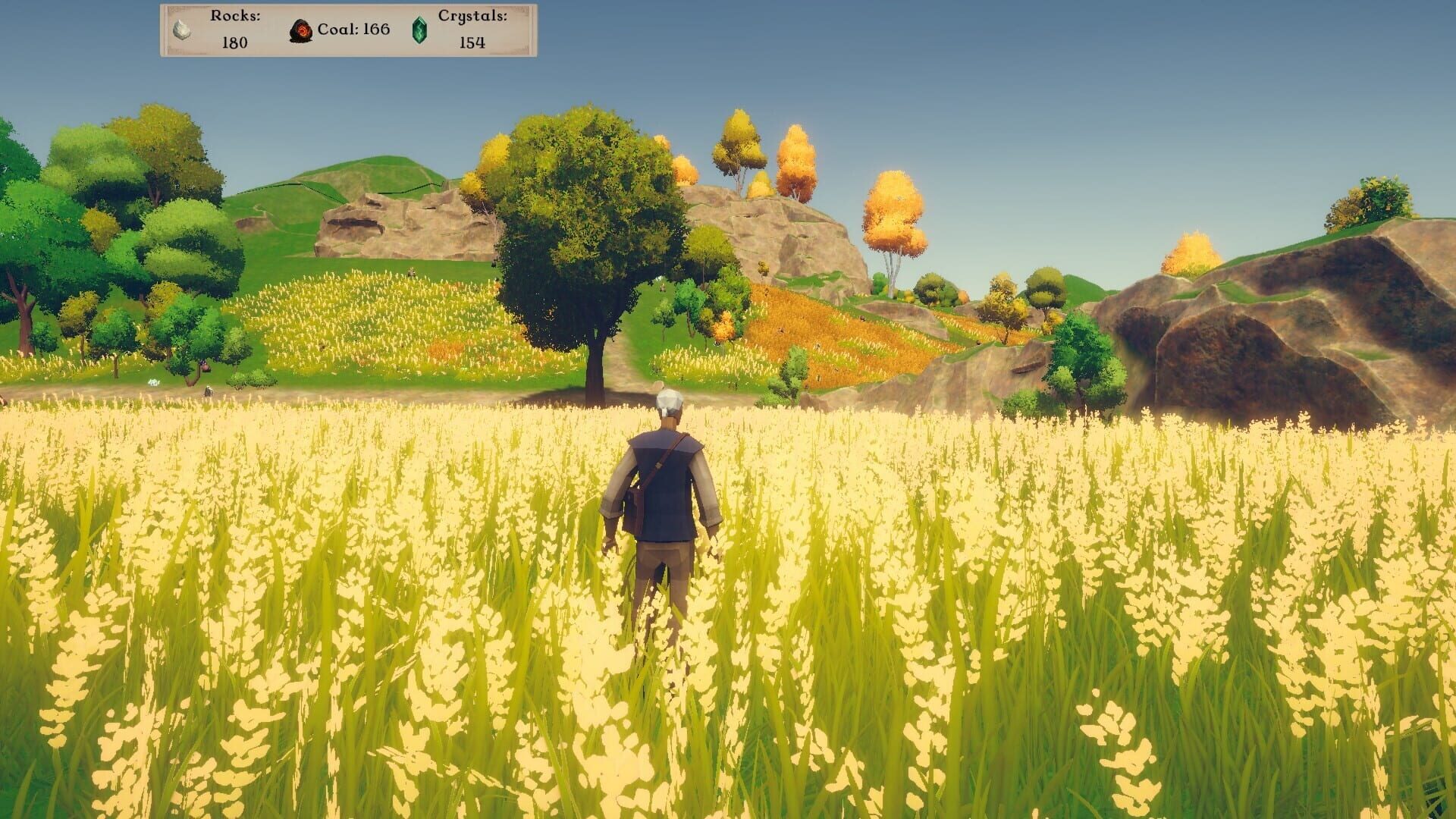
Task: Click the tall grass in the foreground
Action: (303, 720)
